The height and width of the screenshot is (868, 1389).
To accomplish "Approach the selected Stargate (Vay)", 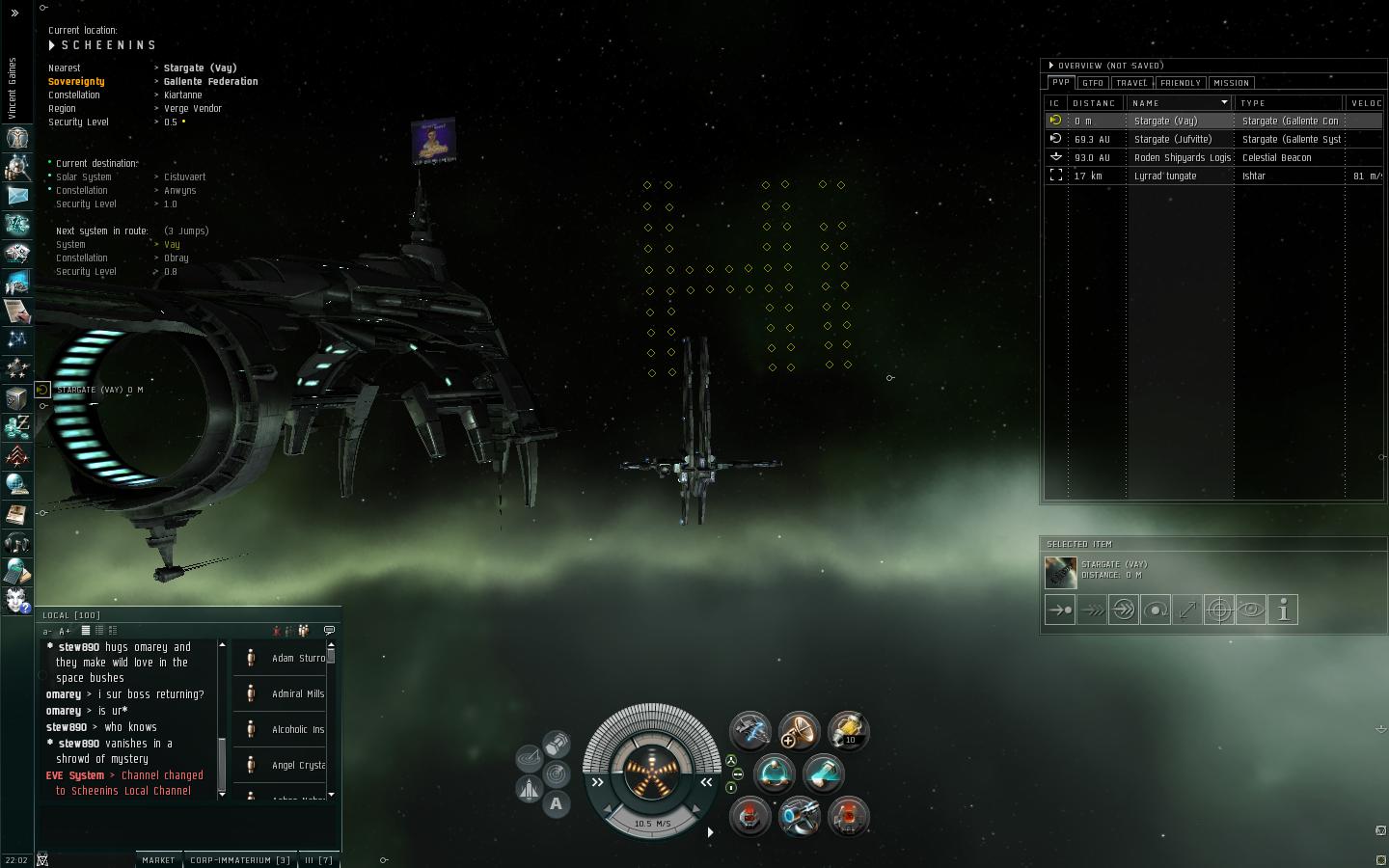I will coord(1060,610).
